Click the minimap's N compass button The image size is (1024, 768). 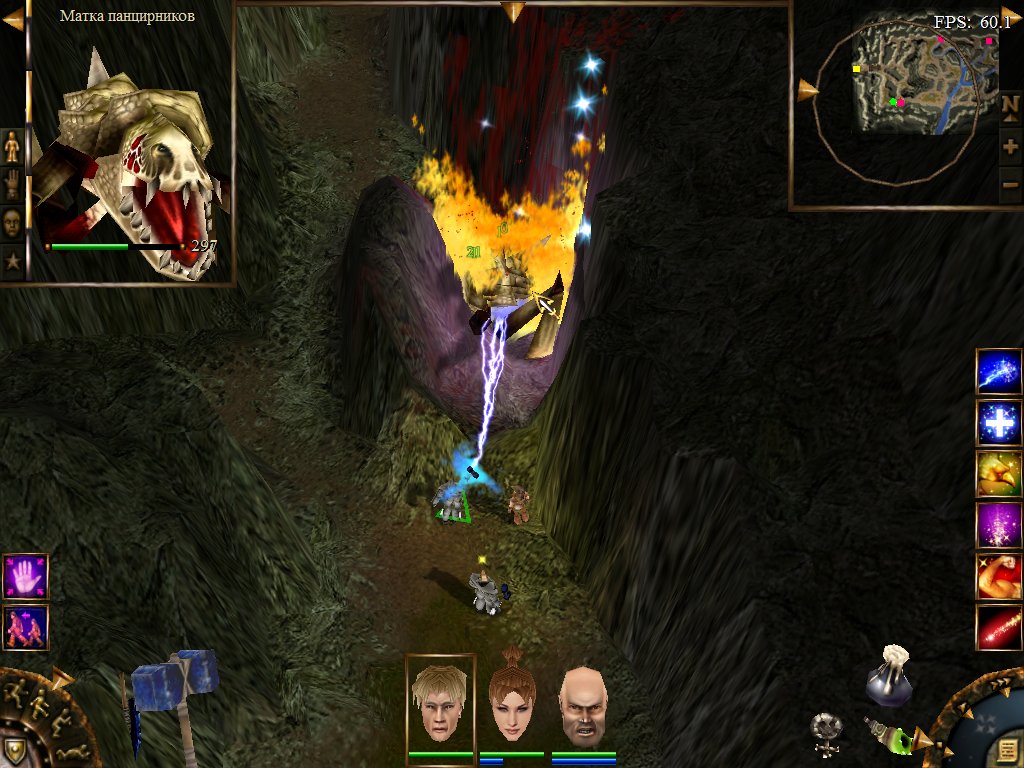point(1010,106)
